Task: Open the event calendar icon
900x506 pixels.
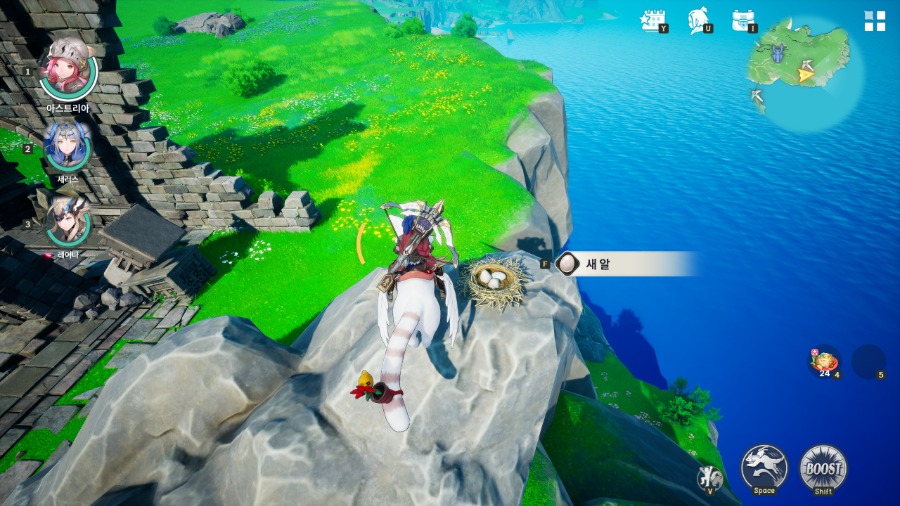Action: tap(654, 20)
